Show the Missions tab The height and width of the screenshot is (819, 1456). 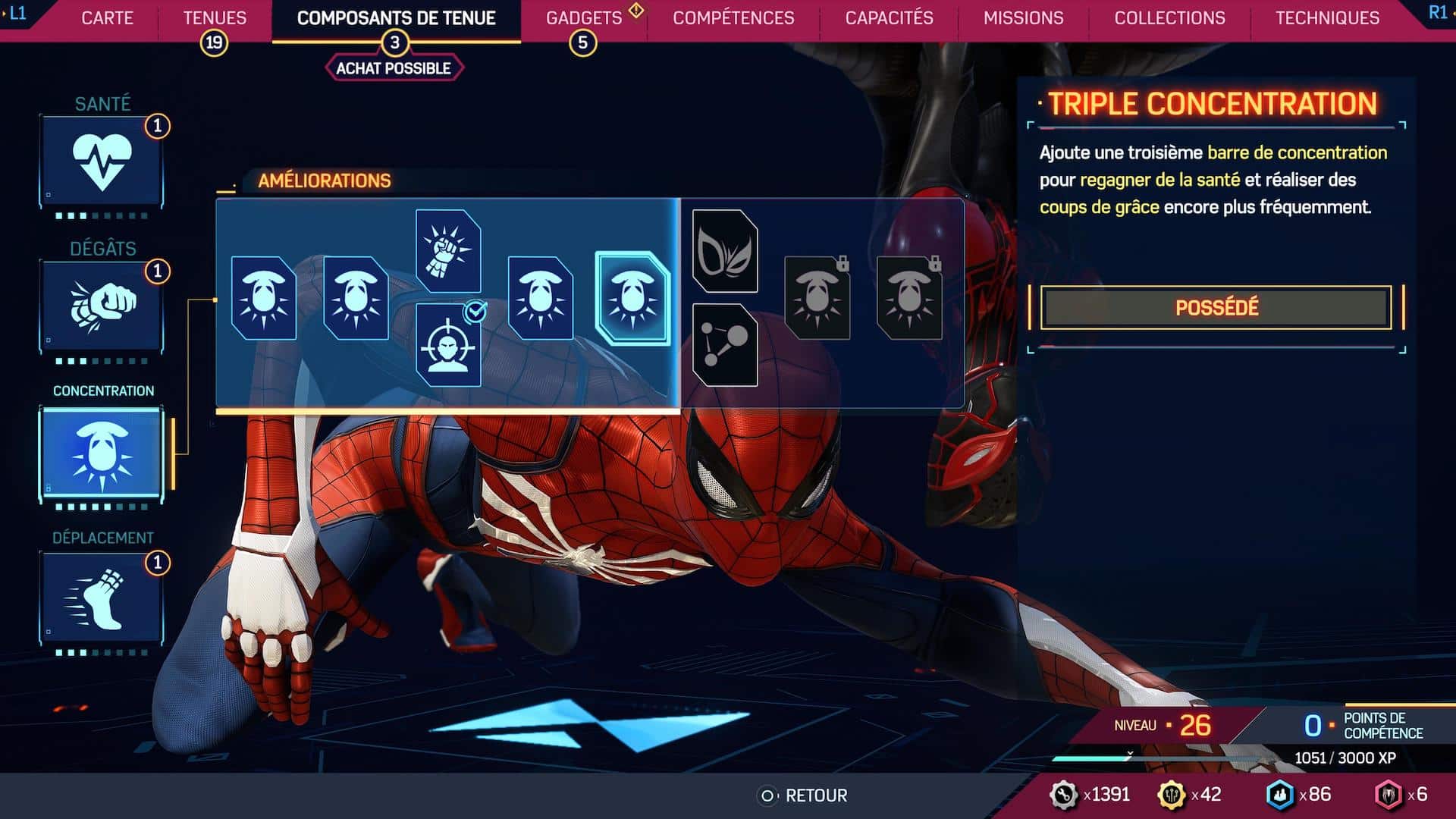click(x=1023, y=18)
